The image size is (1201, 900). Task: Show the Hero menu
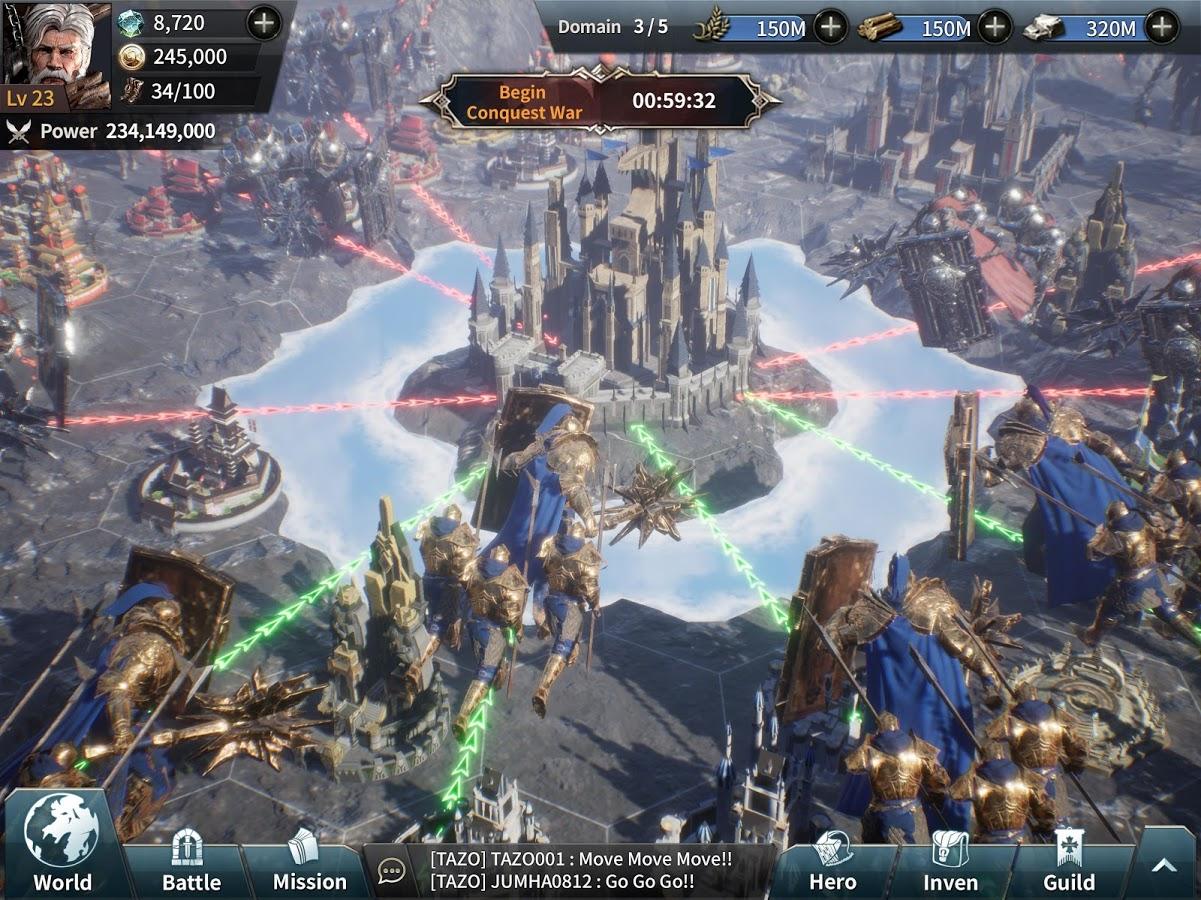[832, 862]
